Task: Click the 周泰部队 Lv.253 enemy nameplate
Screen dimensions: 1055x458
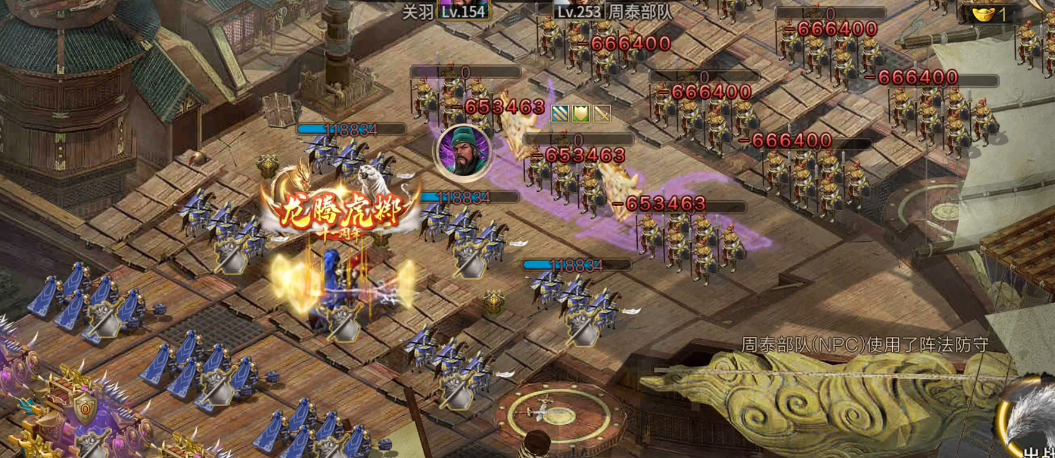Action: pos(614,12)
